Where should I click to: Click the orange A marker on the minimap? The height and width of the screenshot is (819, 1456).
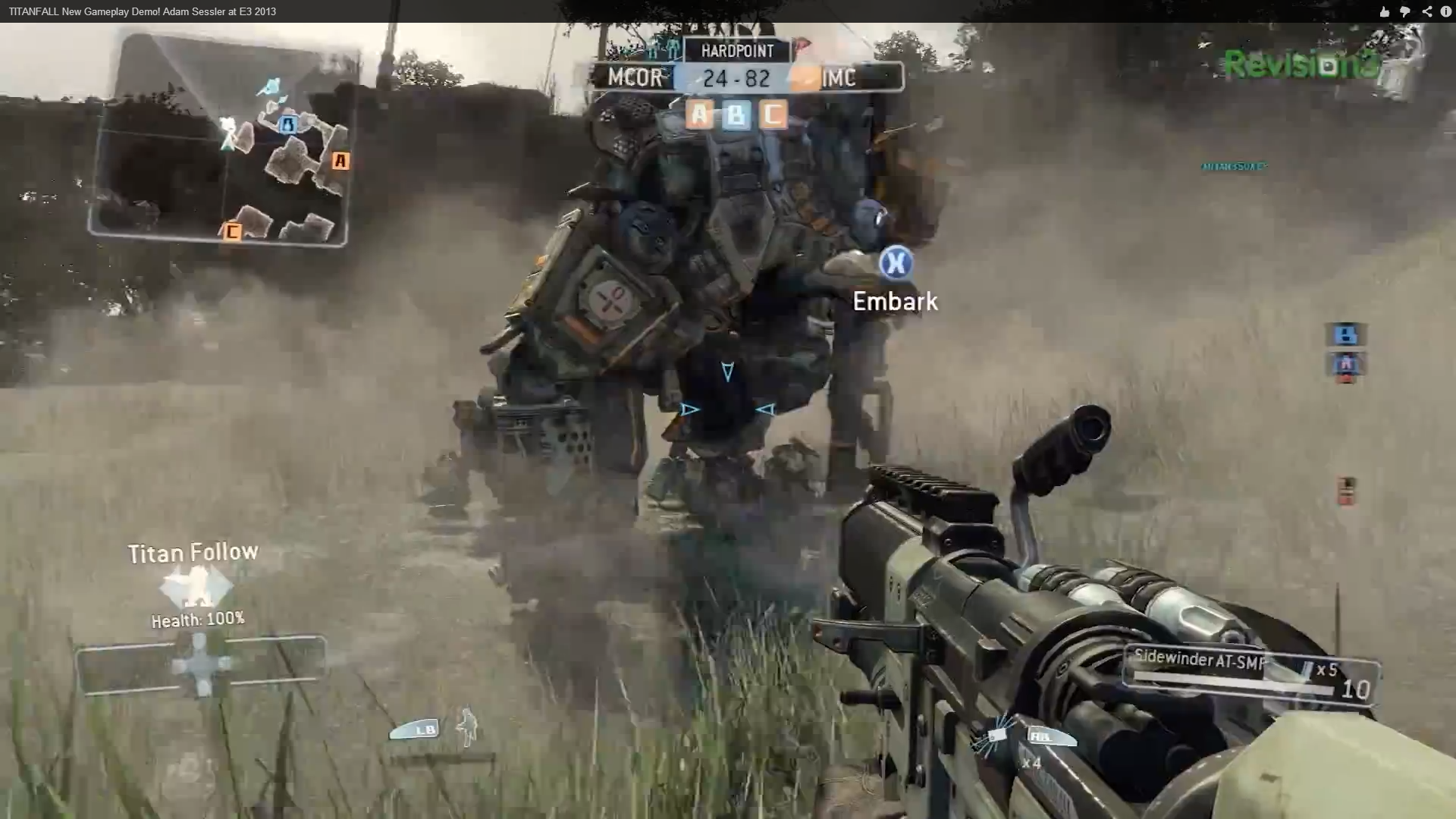[x=341, y=160]
